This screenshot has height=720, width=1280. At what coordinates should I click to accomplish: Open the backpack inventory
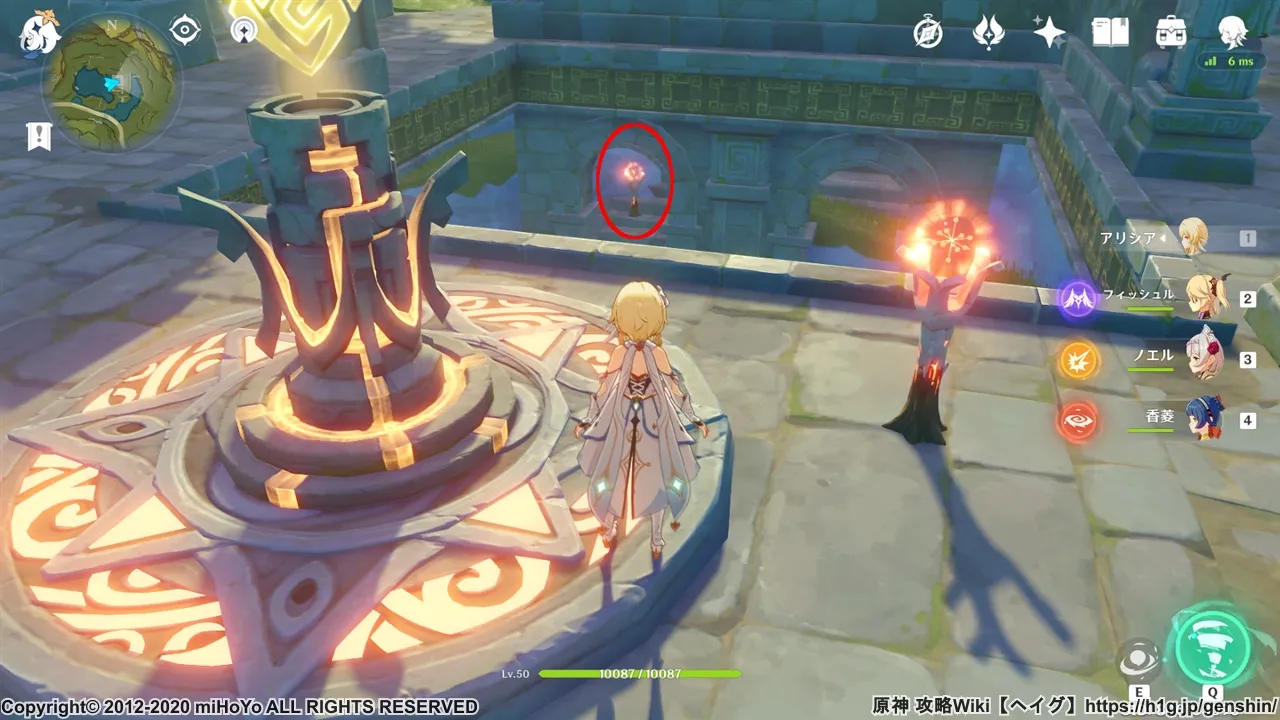pos(1171,33)
